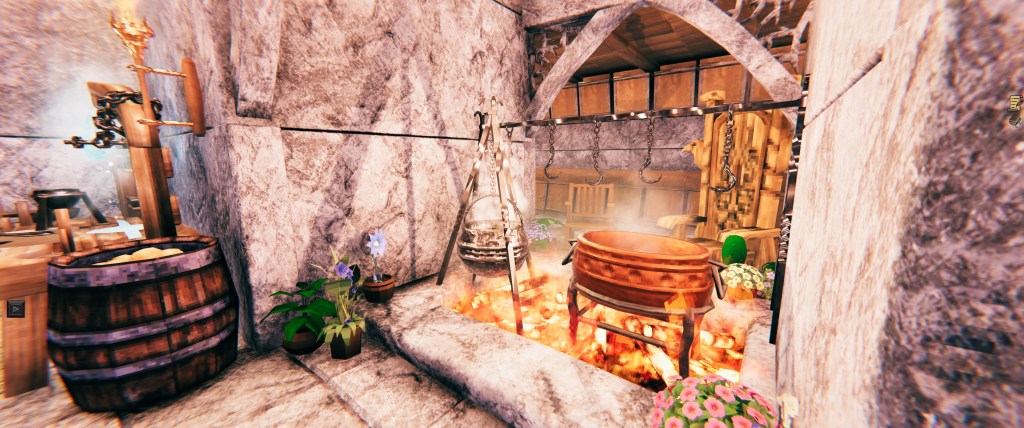Click the small play arrow button
Viewport: 1024px width, 428px height.
tap(16, 308)
